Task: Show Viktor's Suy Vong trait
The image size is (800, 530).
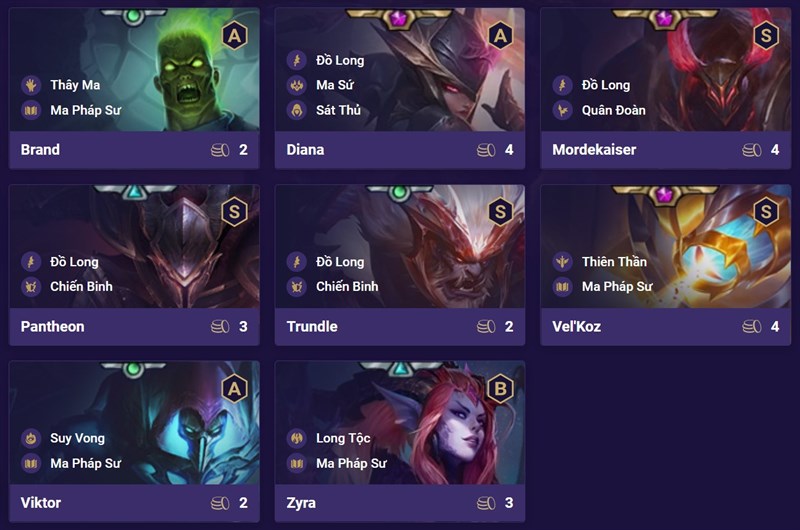Action: [x=30, y=438]
